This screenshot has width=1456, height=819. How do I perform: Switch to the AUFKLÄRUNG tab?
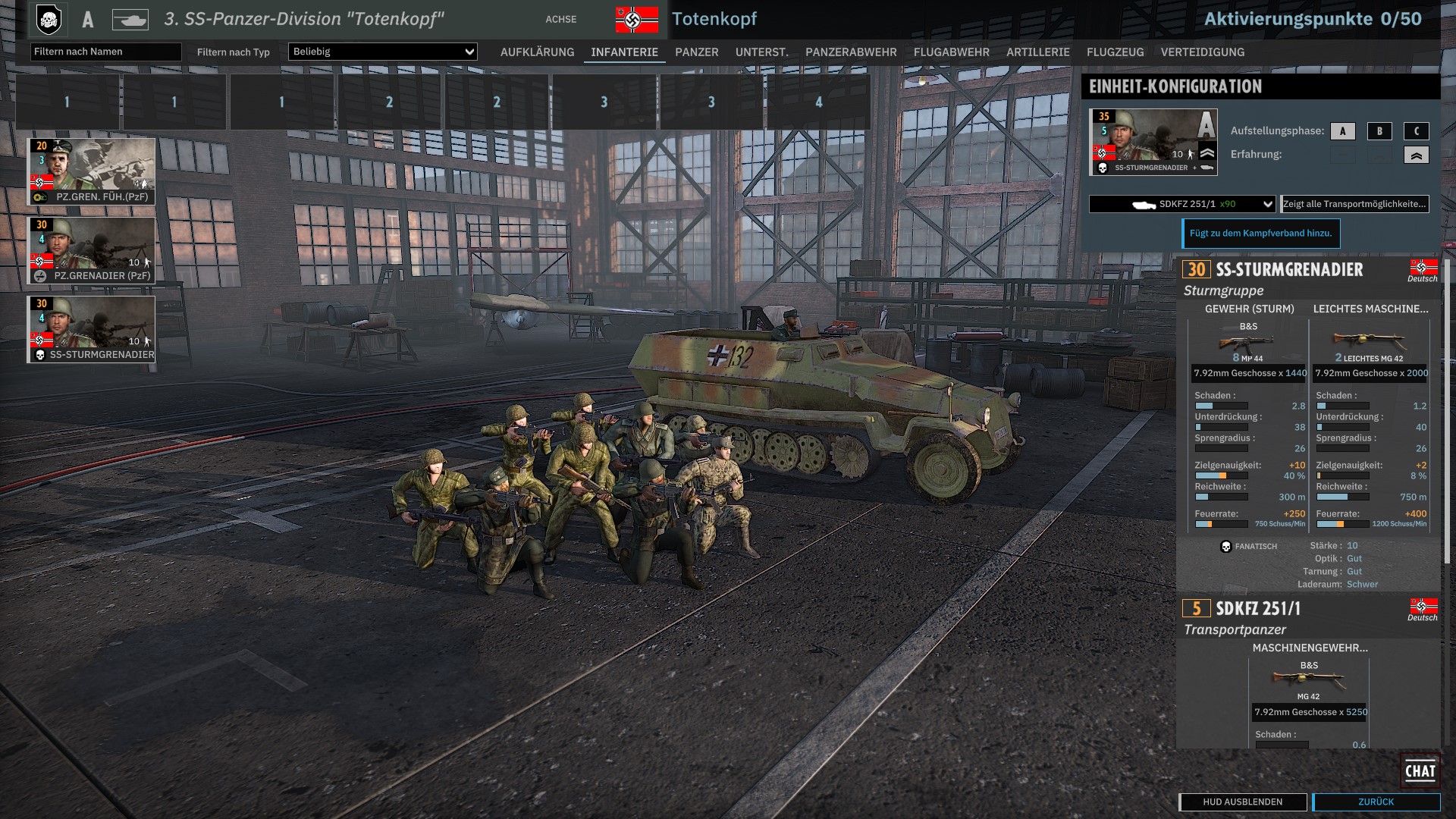click(537, 52)
